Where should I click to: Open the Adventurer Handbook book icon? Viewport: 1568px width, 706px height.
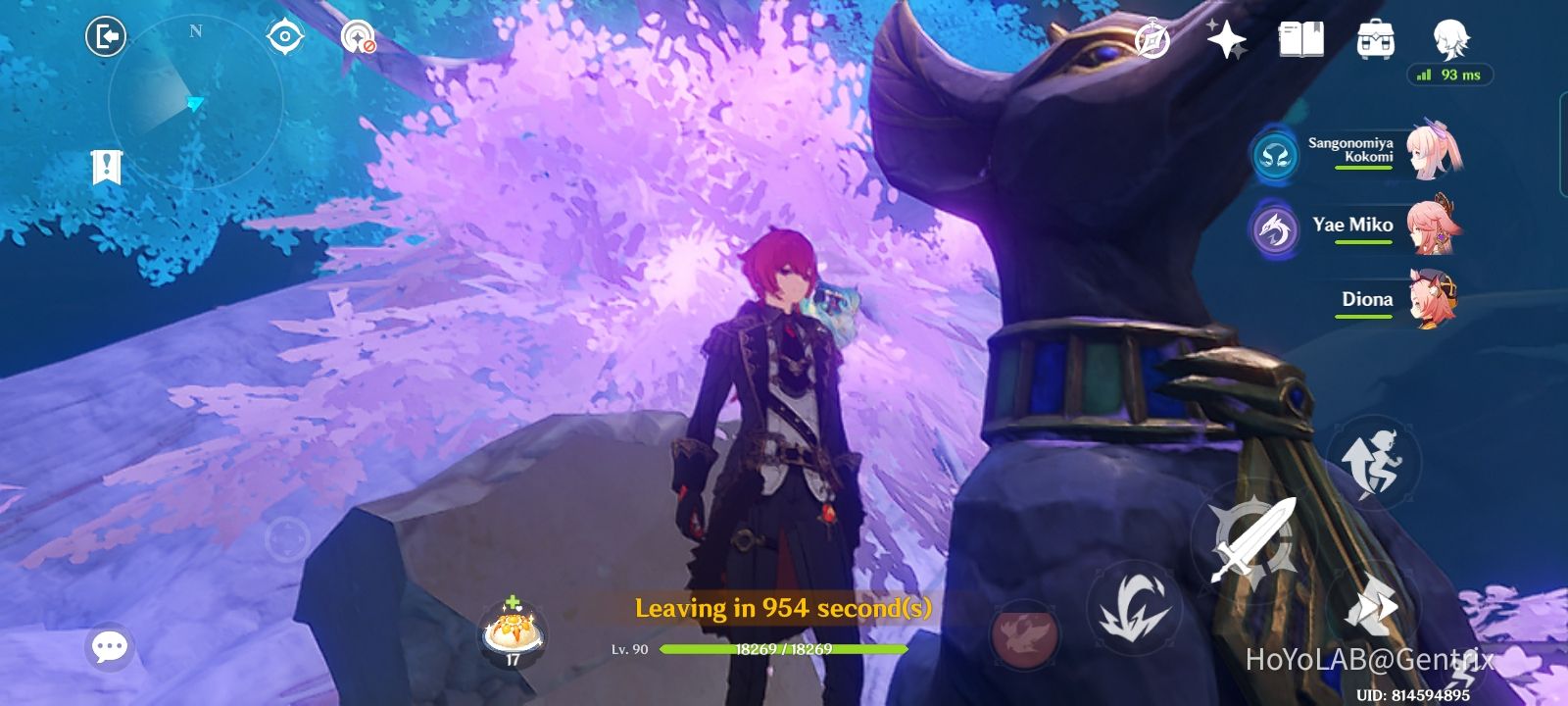(1300, 39)
